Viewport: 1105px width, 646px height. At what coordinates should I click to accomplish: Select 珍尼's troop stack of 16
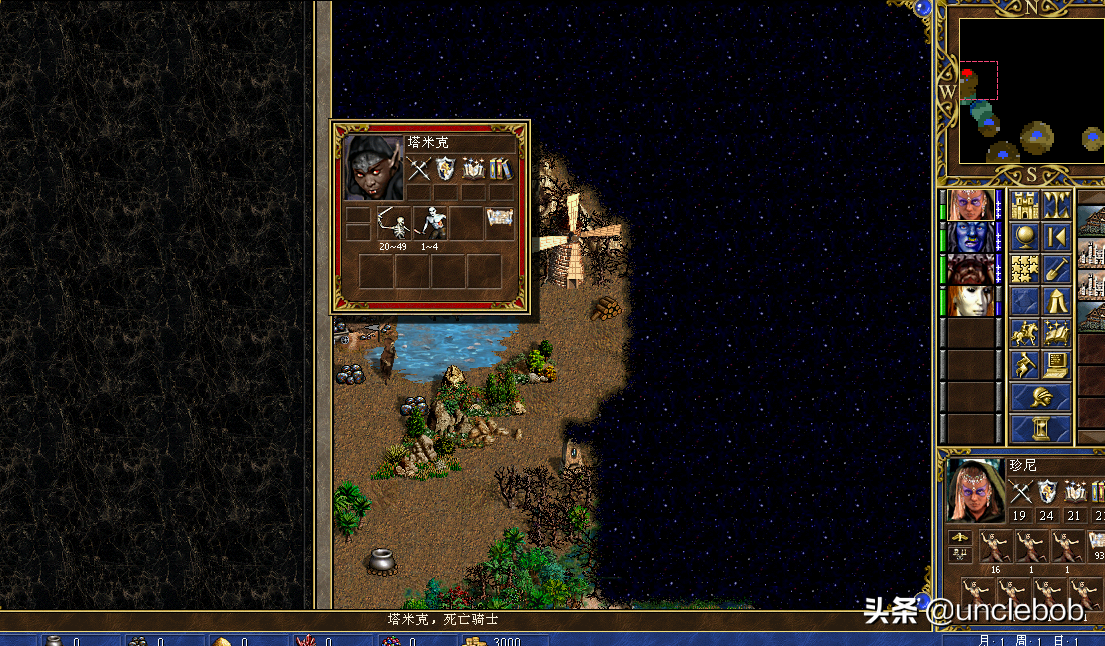995,548
